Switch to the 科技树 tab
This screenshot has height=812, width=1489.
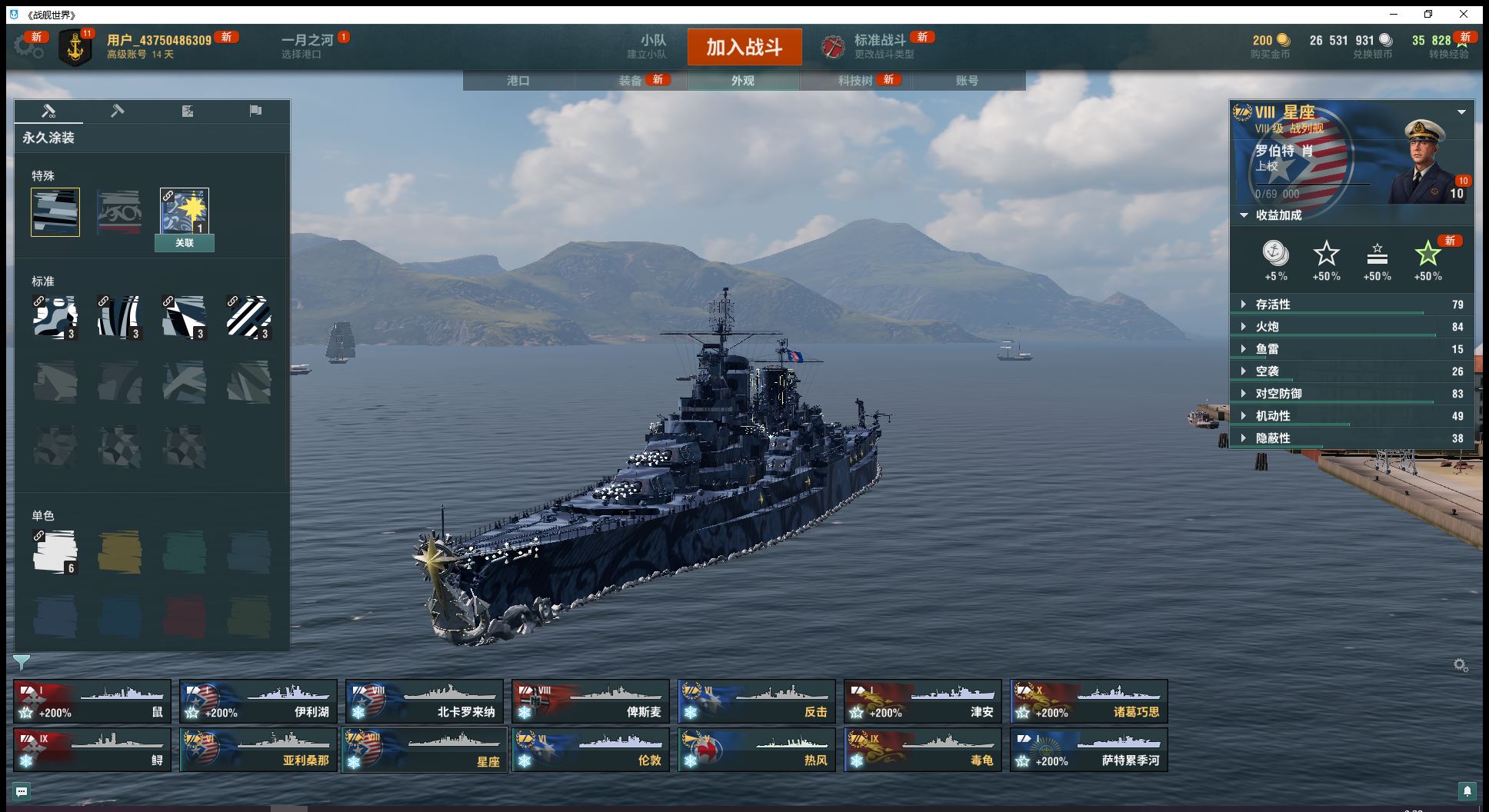pyautogui.click(x=855, y=81)
